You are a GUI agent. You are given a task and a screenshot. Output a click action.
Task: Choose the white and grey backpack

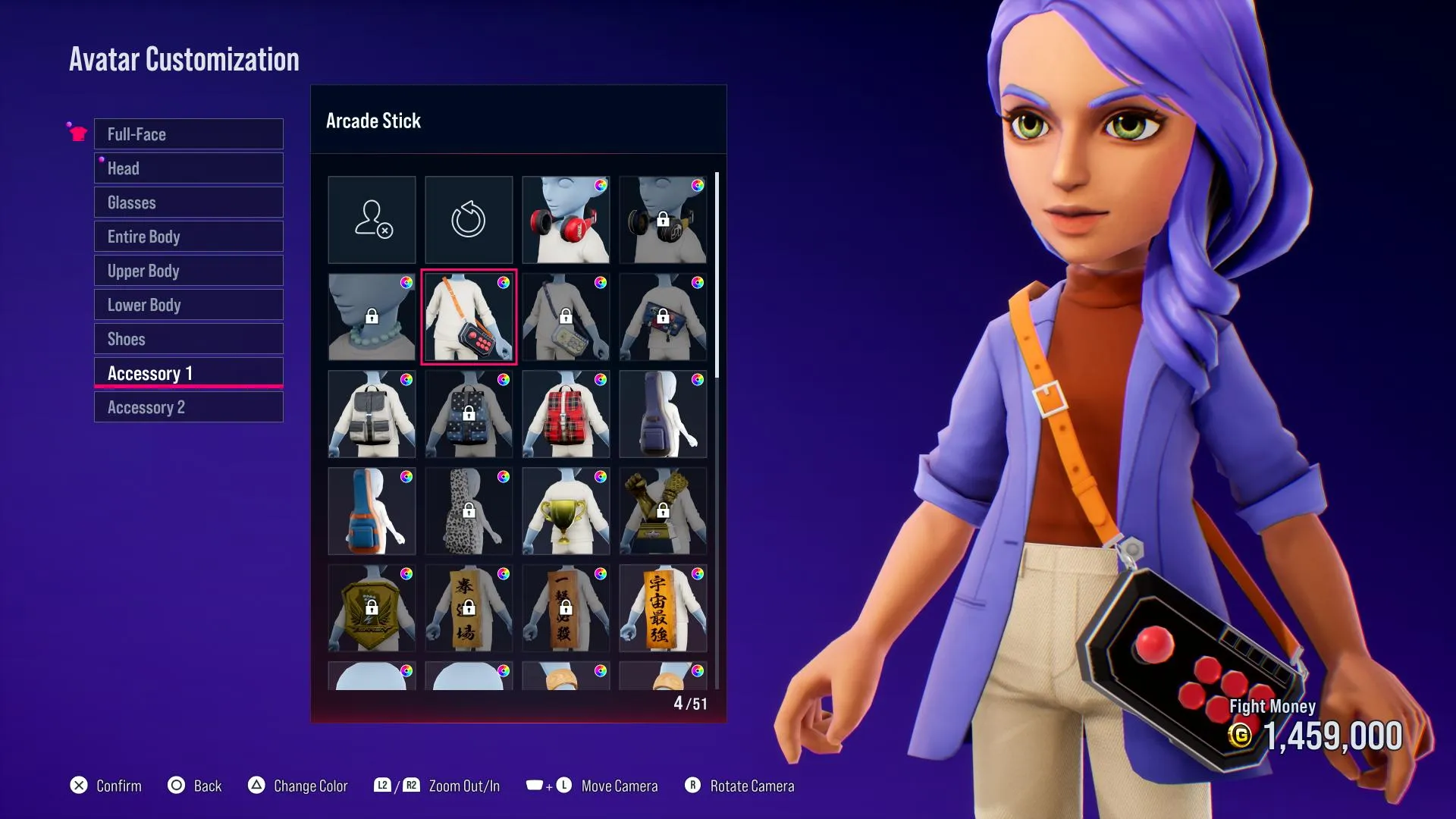point(372,414)
